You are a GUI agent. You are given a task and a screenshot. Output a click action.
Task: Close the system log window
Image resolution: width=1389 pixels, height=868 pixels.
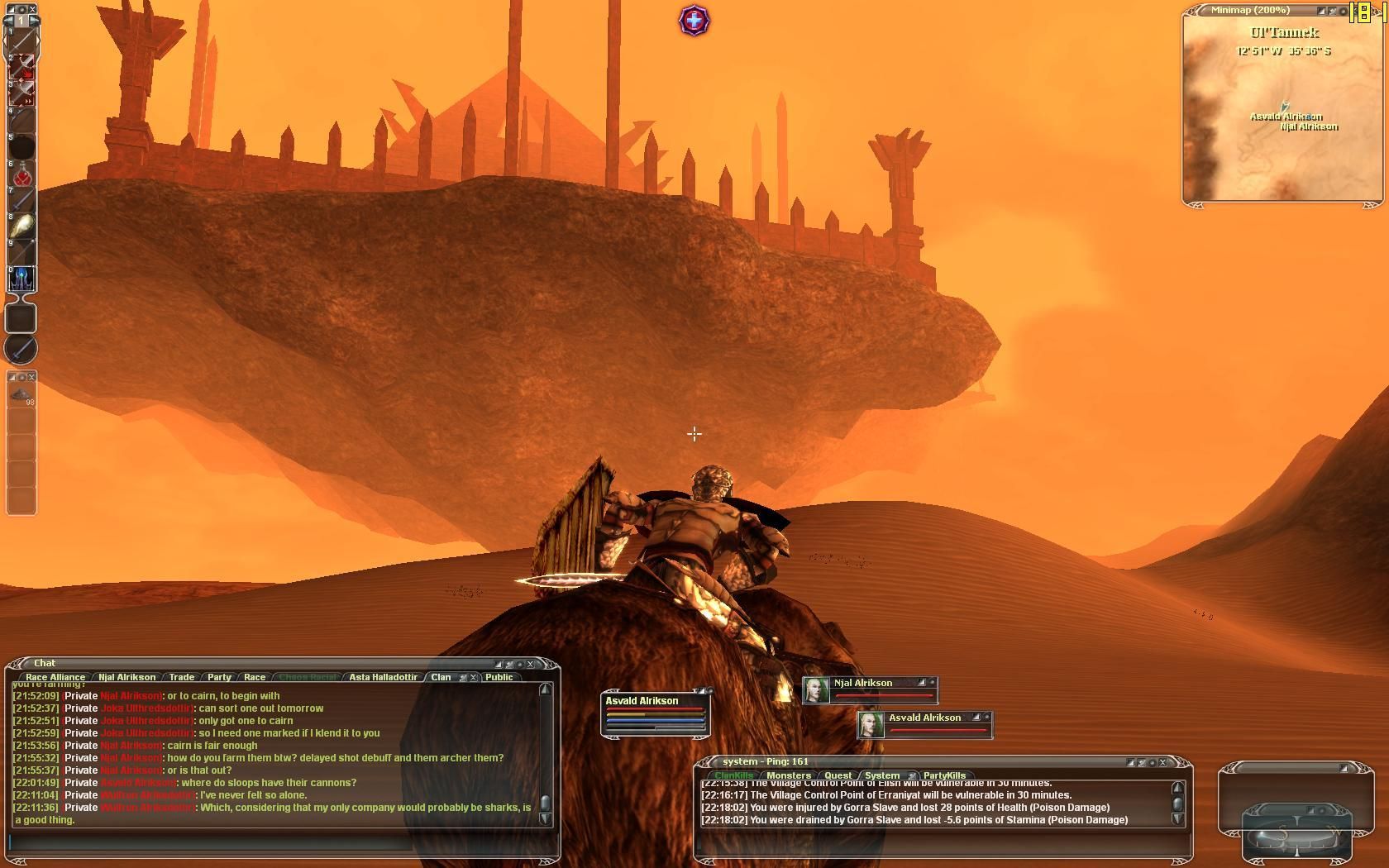tap(1162, 762)
